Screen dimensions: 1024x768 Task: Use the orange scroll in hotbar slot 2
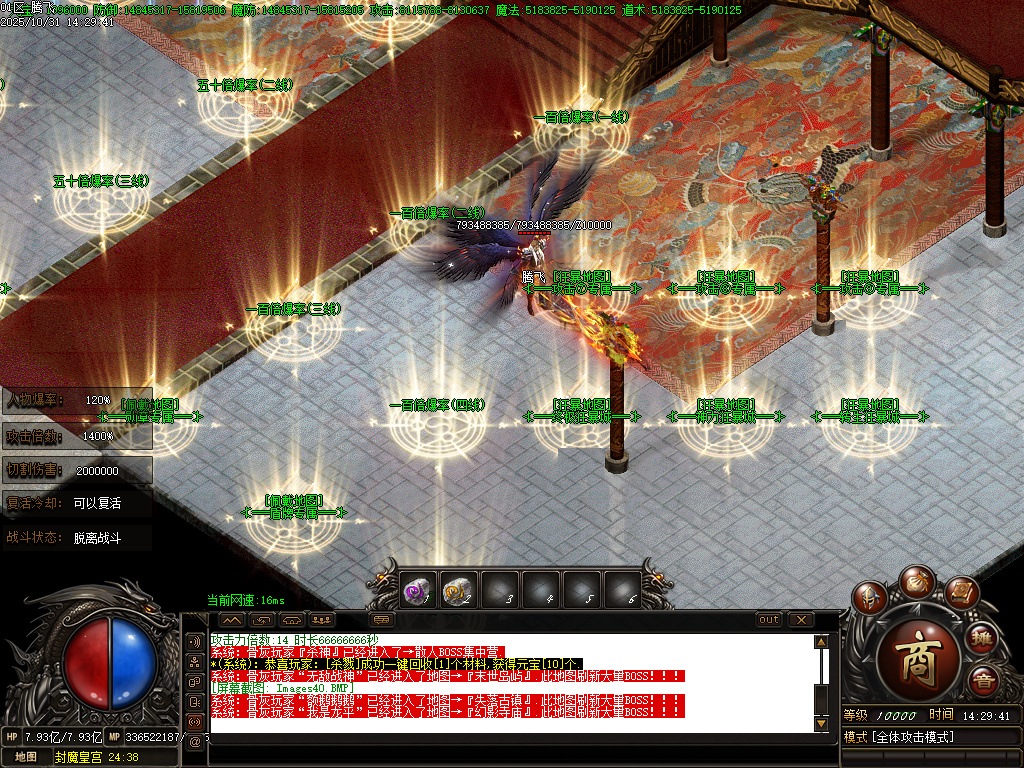pos(458,592)
